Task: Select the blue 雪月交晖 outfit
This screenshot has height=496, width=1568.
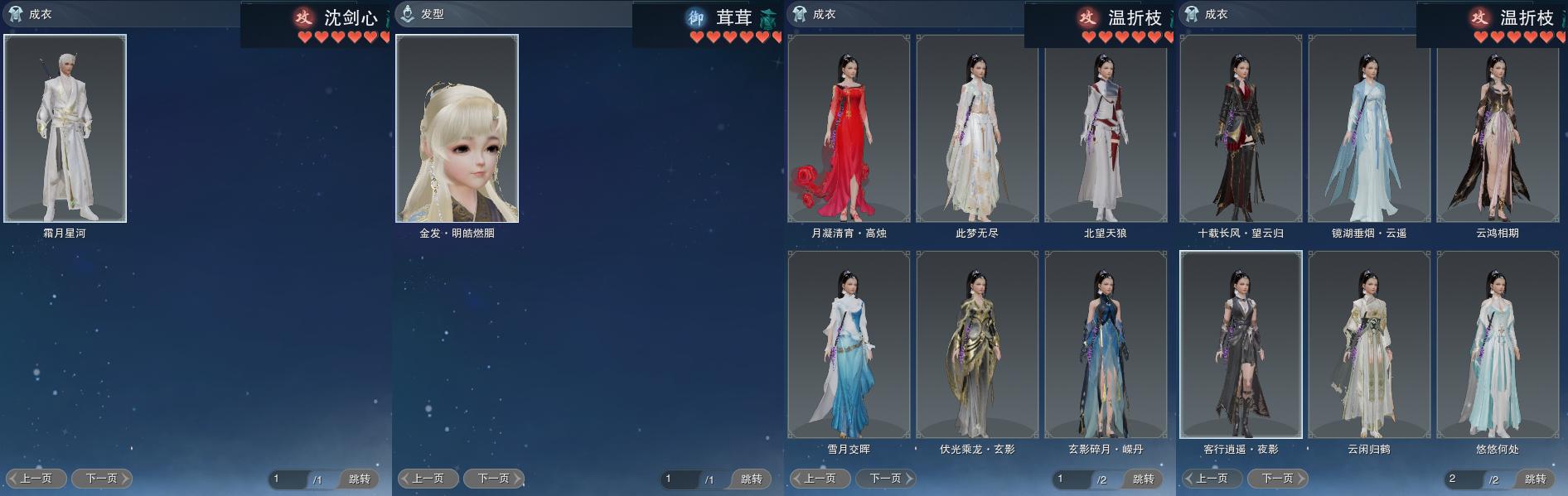Action: click(x=849, y=344)
